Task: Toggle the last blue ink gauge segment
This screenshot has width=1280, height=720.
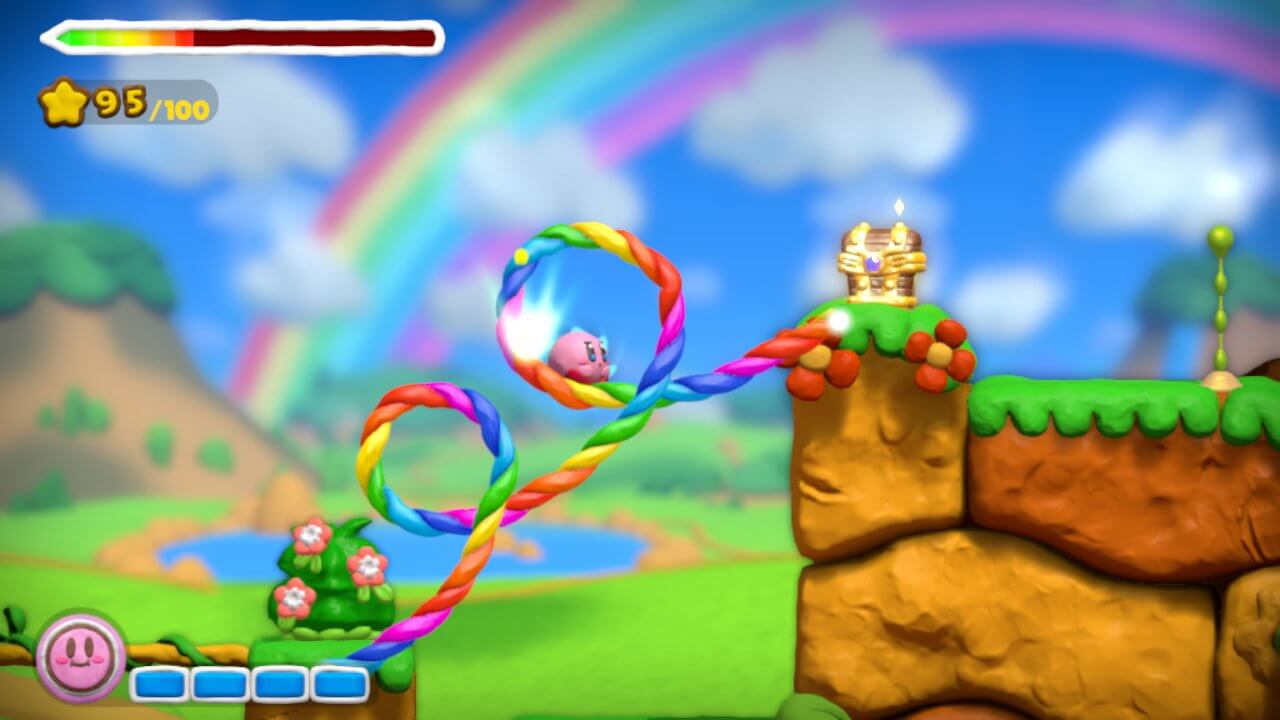Action: click(340, 683)
